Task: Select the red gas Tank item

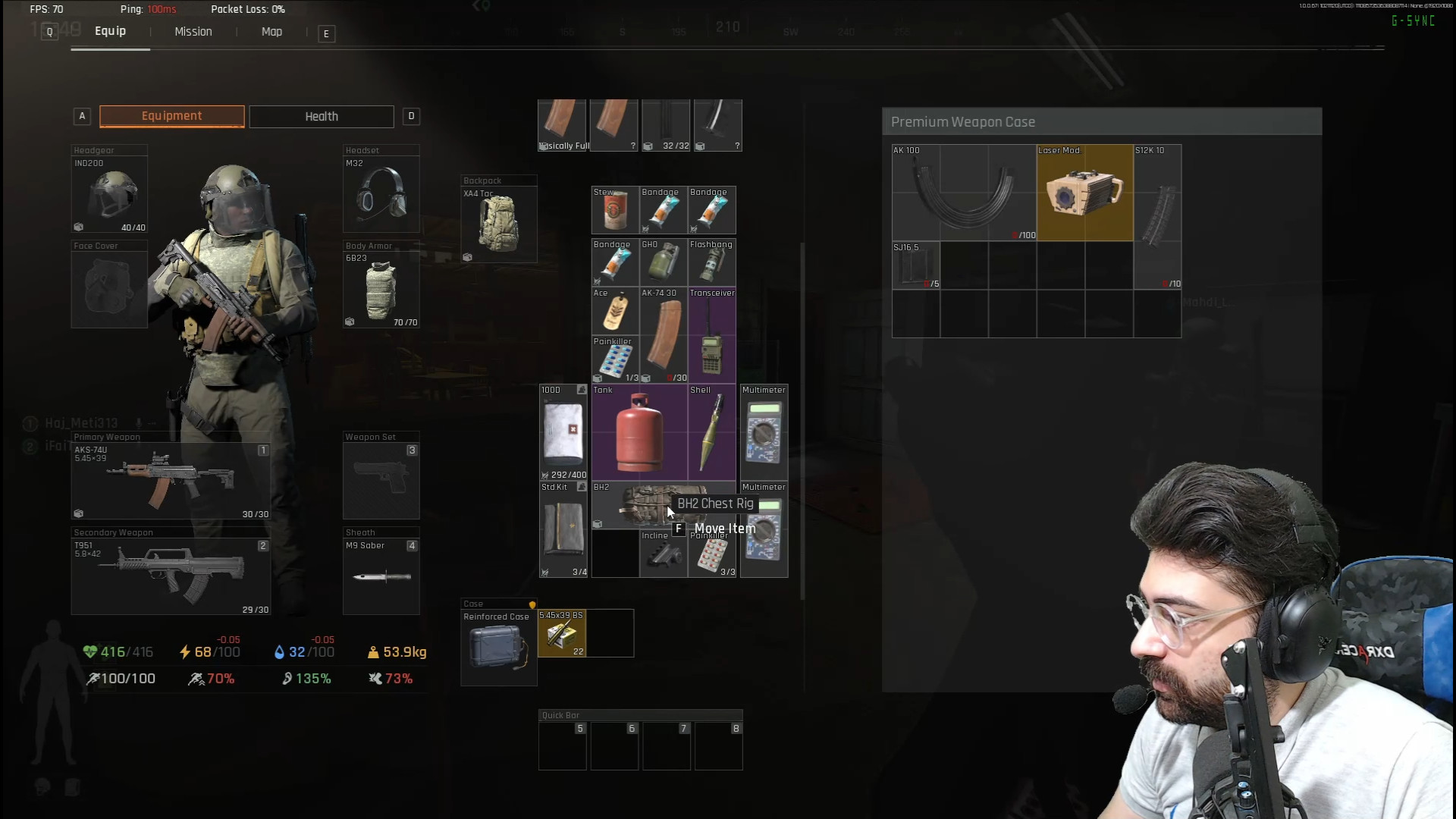Action: coord(639,432)
